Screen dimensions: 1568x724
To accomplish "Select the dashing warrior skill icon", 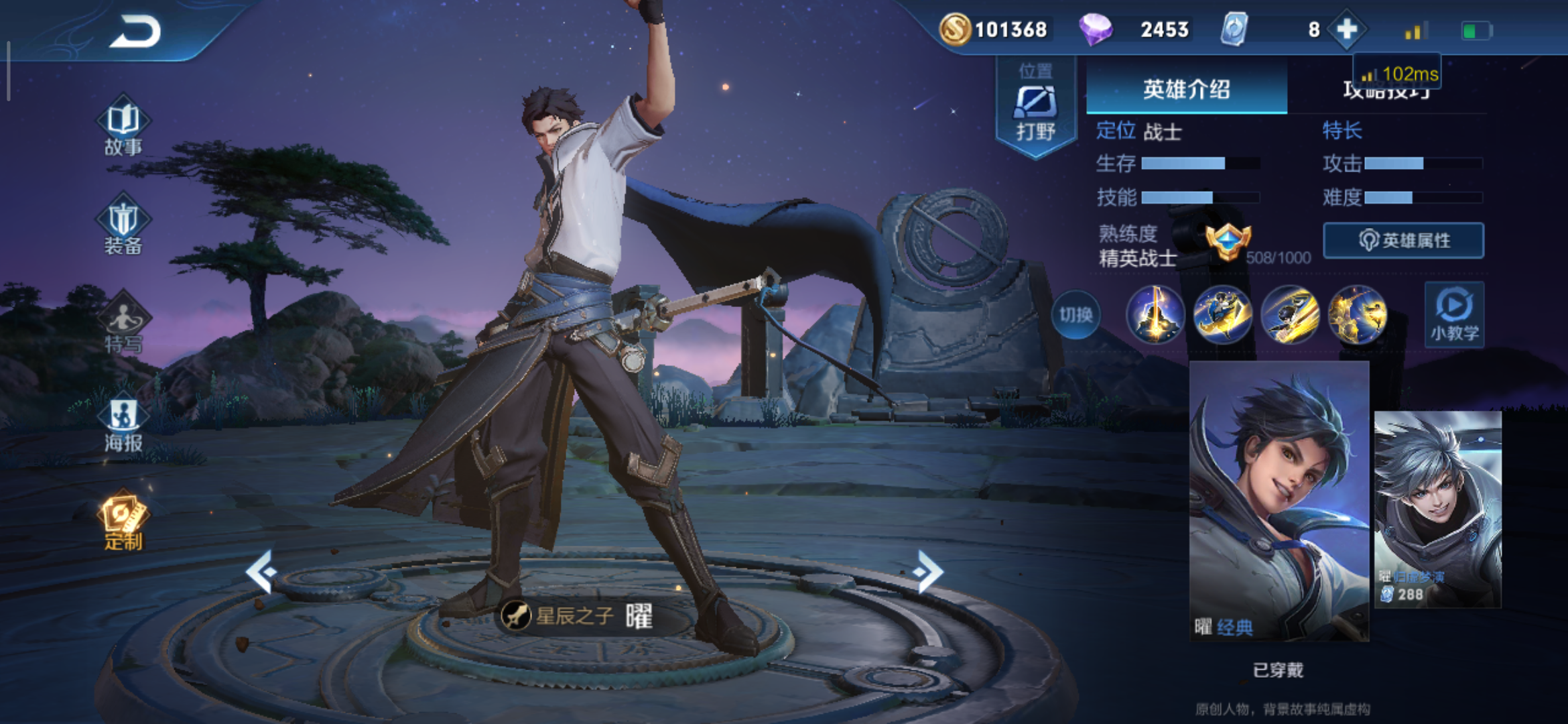I will click(x=1223, y=315).
